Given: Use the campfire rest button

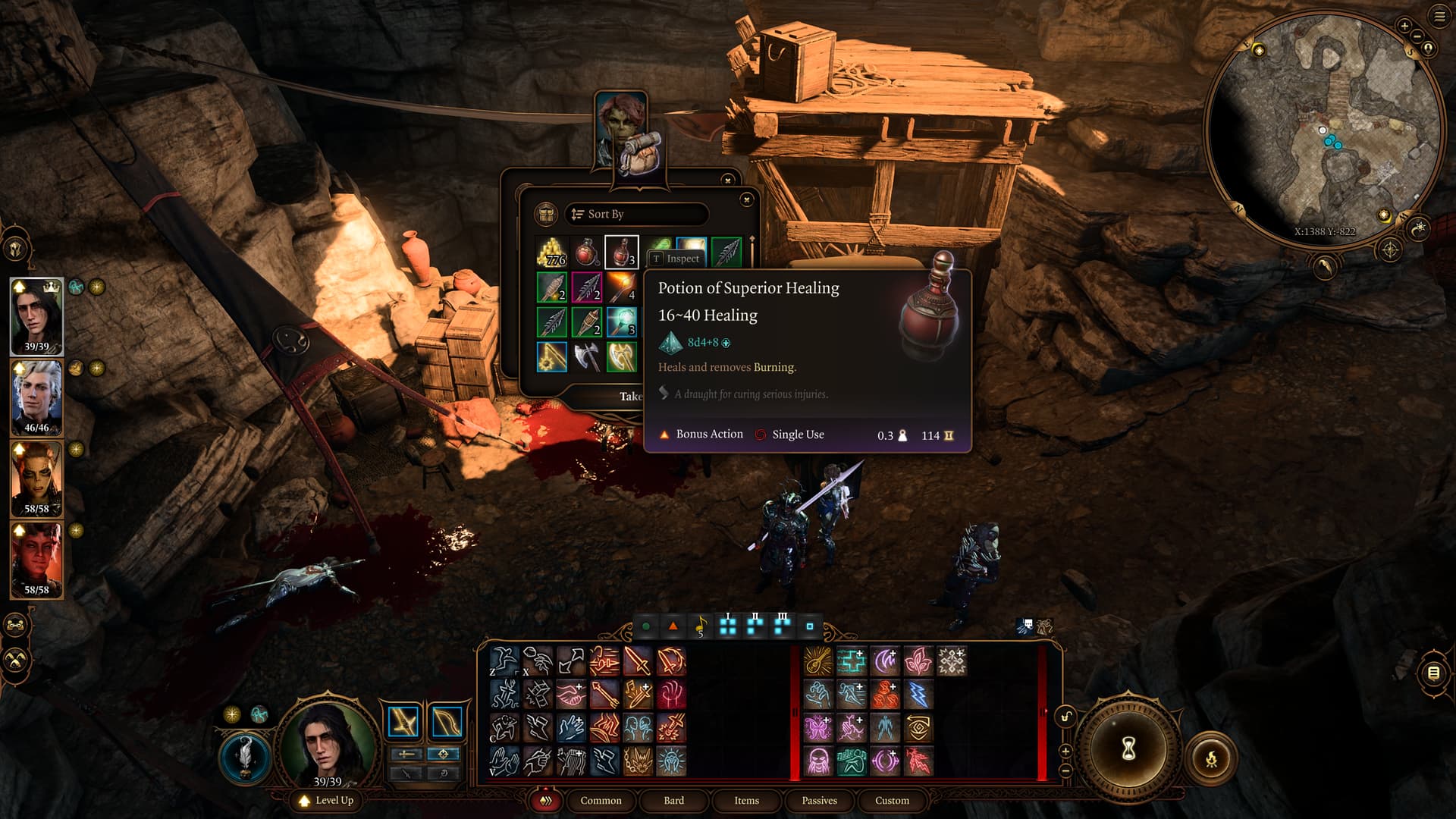Looking at the screenshot, I should coord(1211,758).
